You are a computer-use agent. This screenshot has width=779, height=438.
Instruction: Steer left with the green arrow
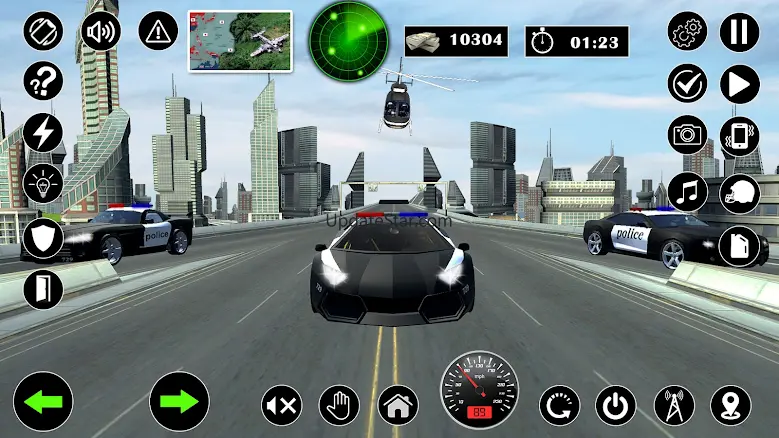[43, 402]
